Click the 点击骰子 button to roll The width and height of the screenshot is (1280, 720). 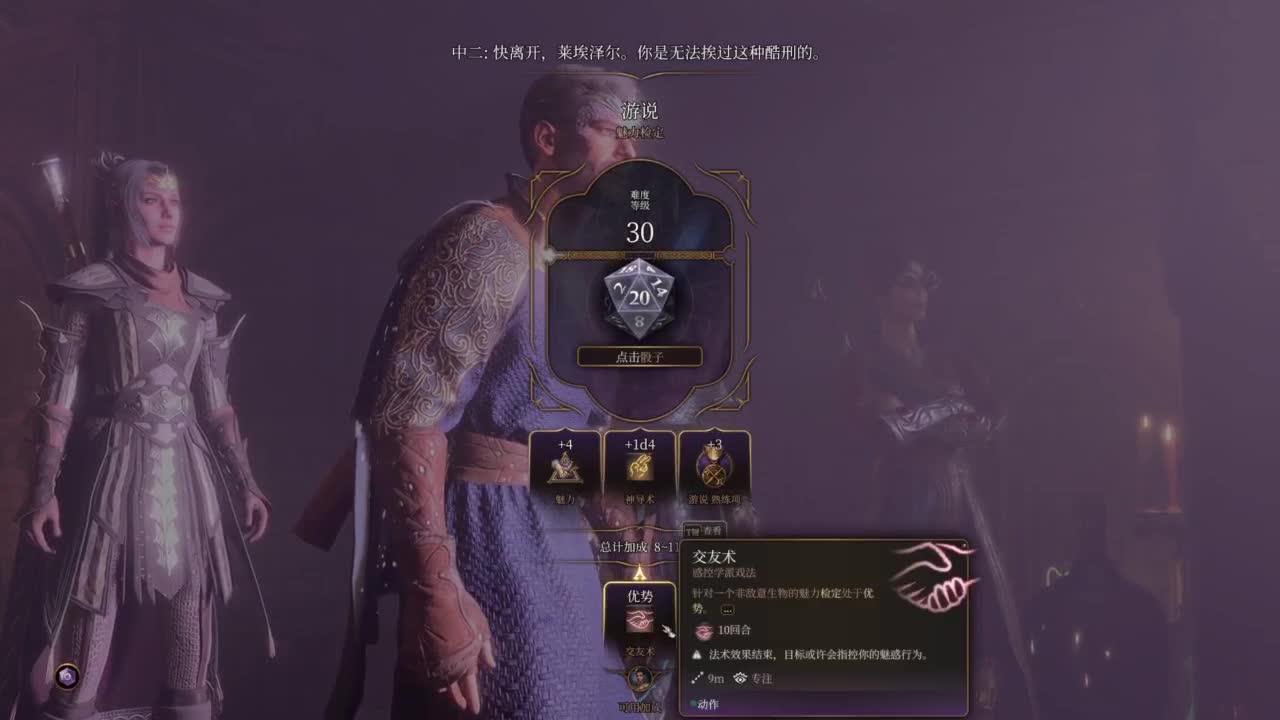pos(641,356)
